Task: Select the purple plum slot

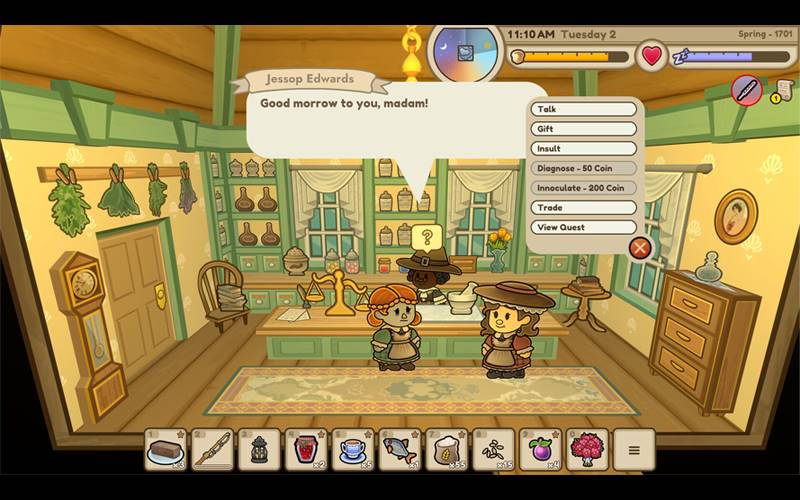Action: click(541, 450)
